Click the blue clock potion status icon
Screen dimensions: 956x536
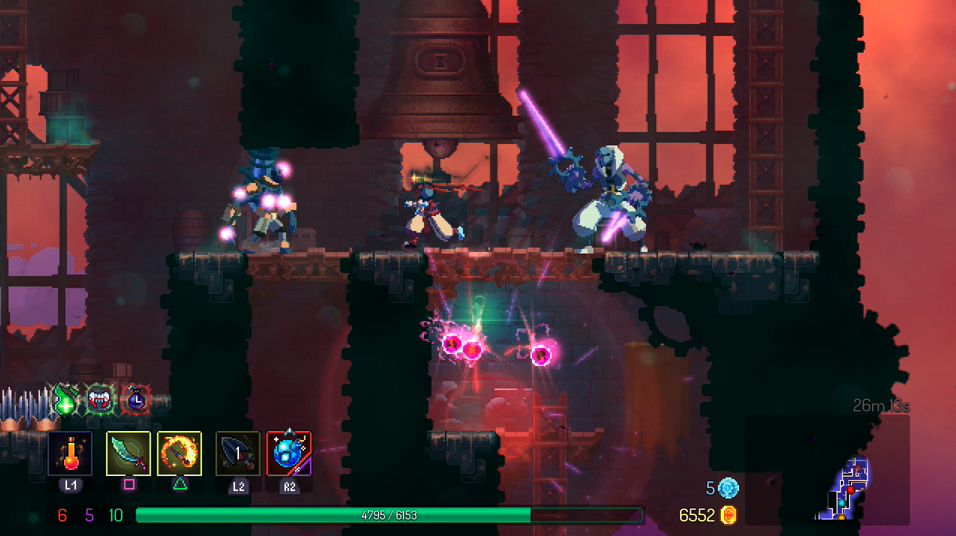(x=135, y=400)
